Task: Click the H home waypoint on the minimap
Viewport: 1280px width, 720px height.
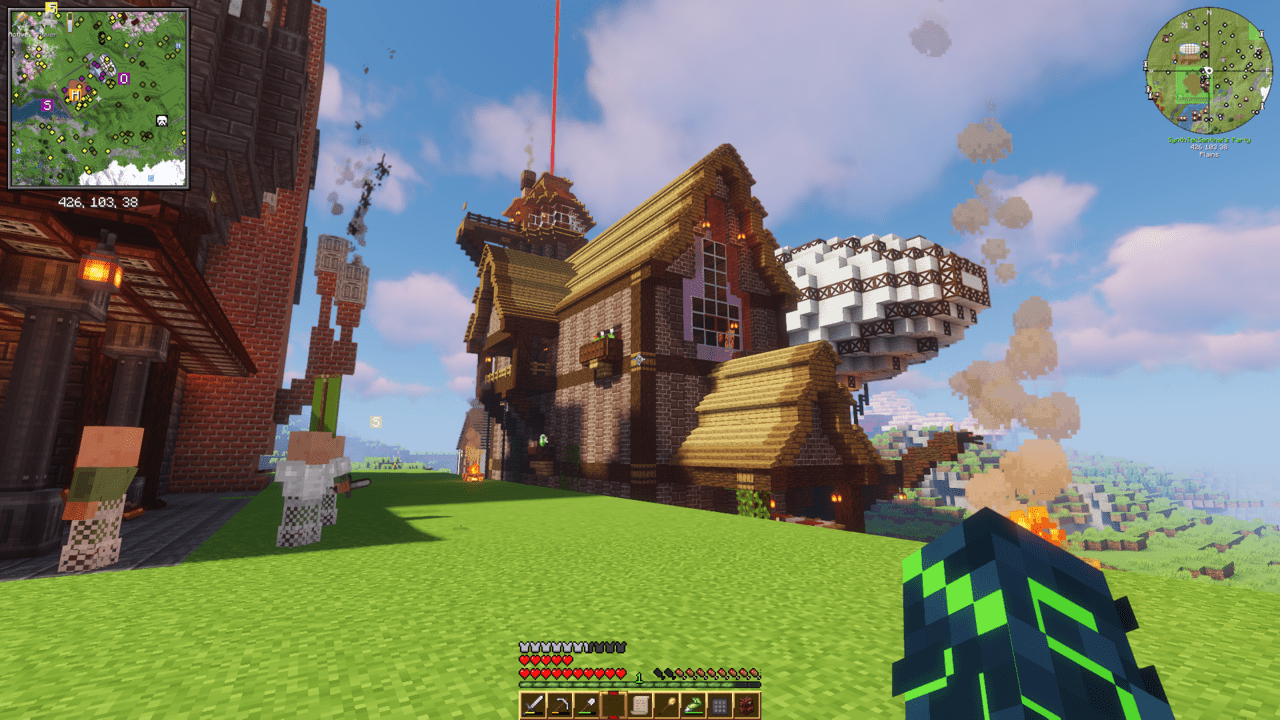Action: click(x=74, y=94)
